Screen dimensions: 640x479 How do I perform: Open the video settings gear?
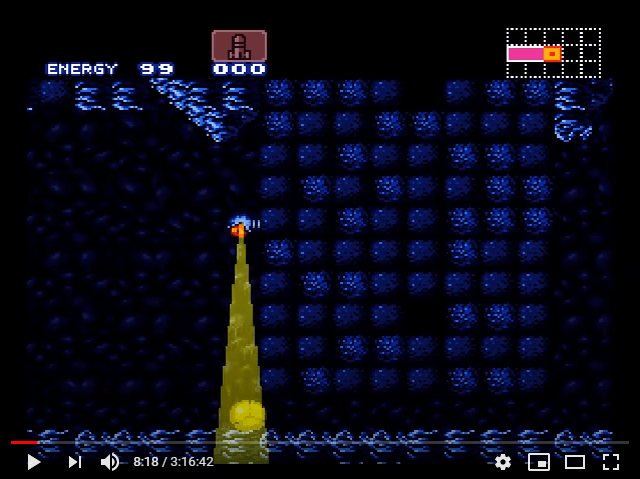tap(503, 462)
